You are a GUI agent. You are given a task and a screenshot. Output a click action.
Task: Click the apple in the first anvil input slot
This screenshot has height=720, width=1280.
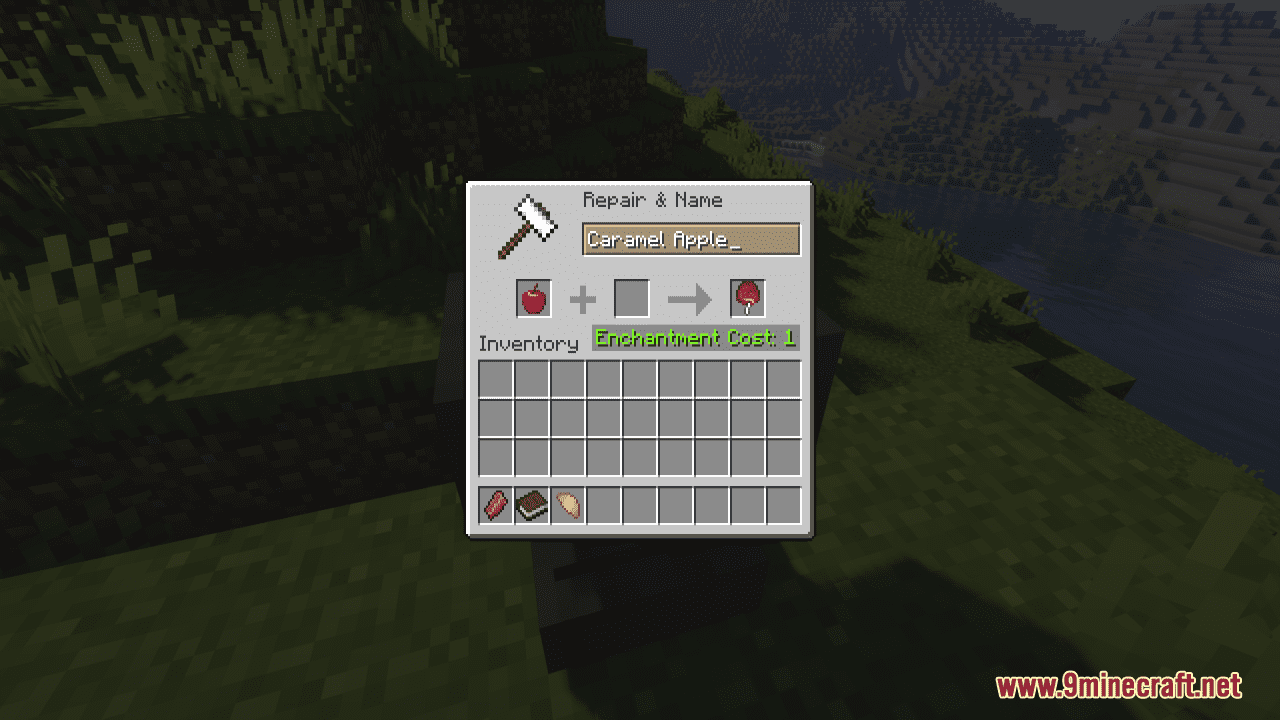[532, 298]
